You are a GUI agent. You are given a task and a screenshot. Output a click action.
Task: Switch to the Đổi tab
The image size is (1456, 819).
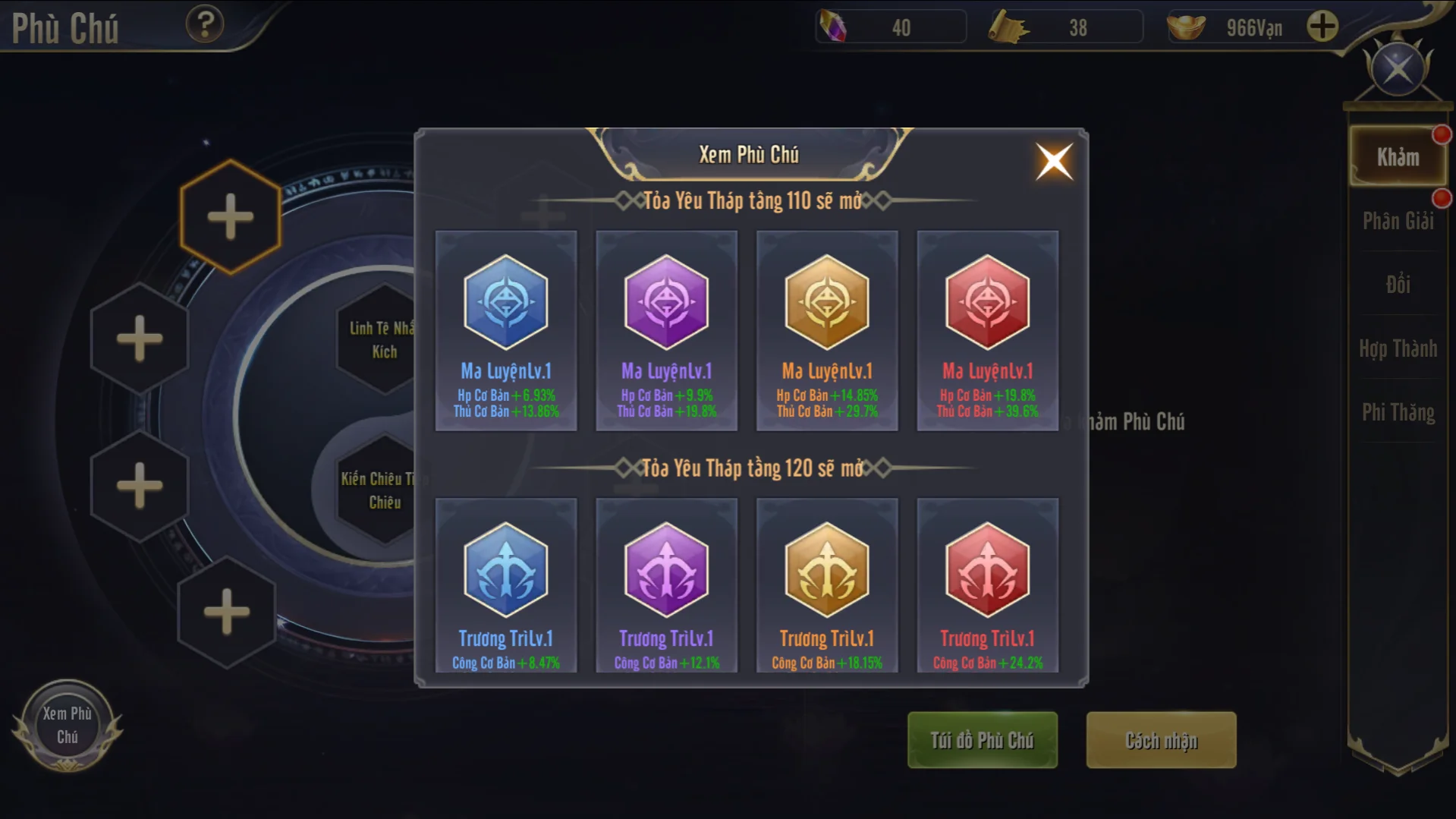tap(1398, 285)
